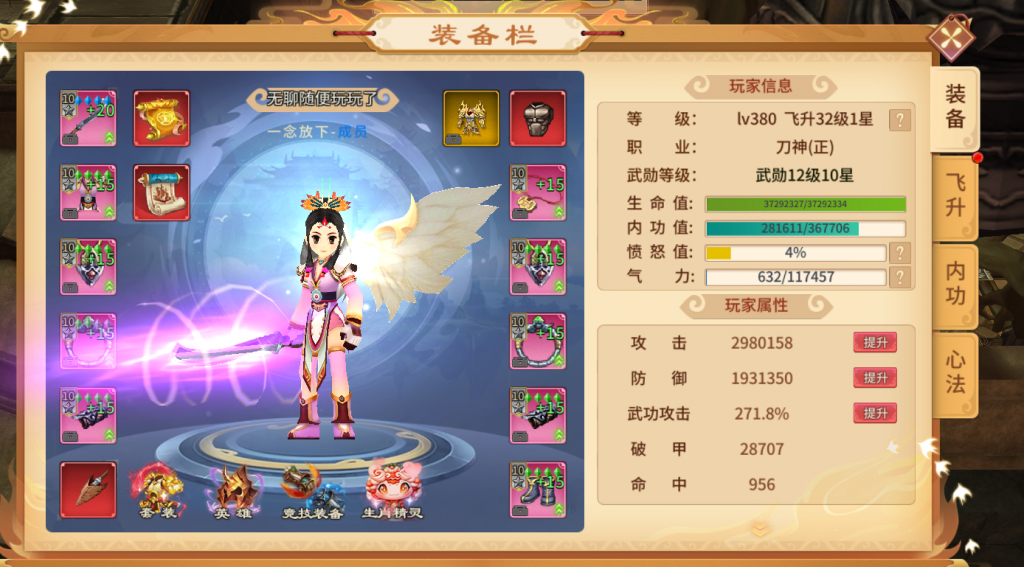Screen dimensions: 1024x567
Task: Click the help icon next to 气力
Action: coord(900,277)
